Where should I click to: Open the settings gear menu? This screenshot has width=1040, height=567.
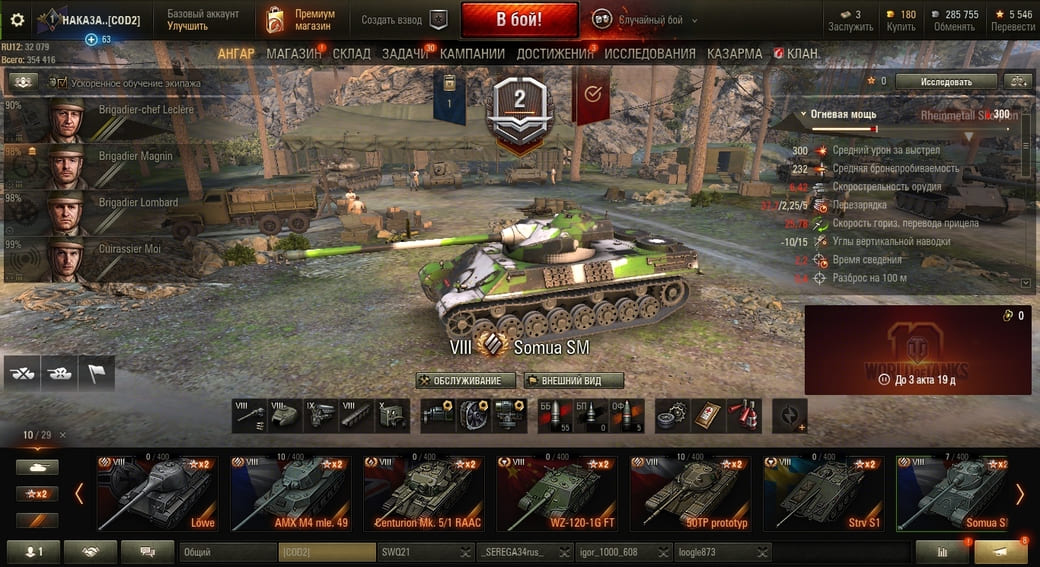click(x=17, y=19)
